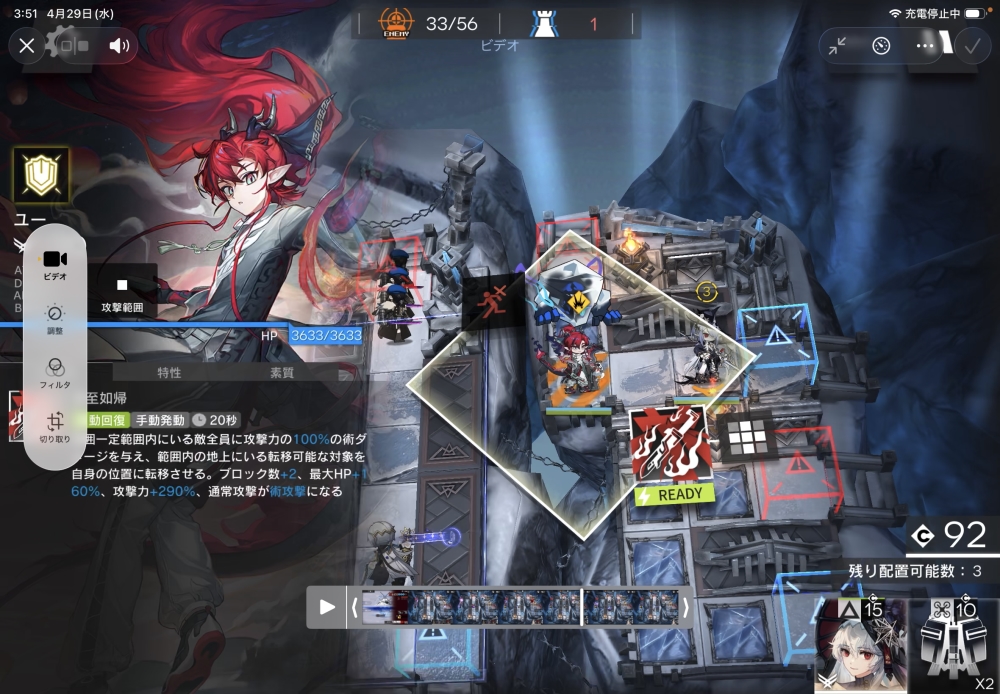Tap the red retreat running-man icon
The image size is (1000, 694).
494,300
